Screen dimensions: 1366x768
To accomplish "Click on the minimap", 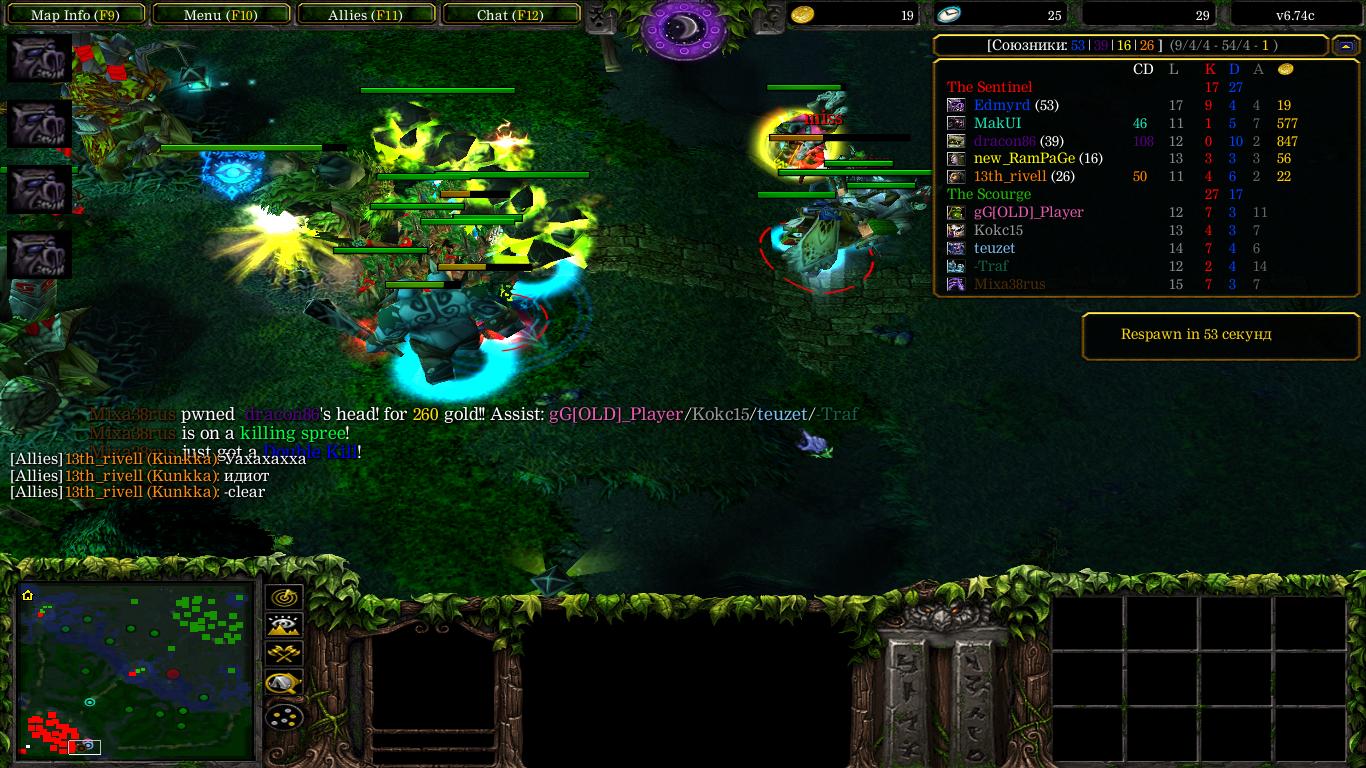I will 136,670.
